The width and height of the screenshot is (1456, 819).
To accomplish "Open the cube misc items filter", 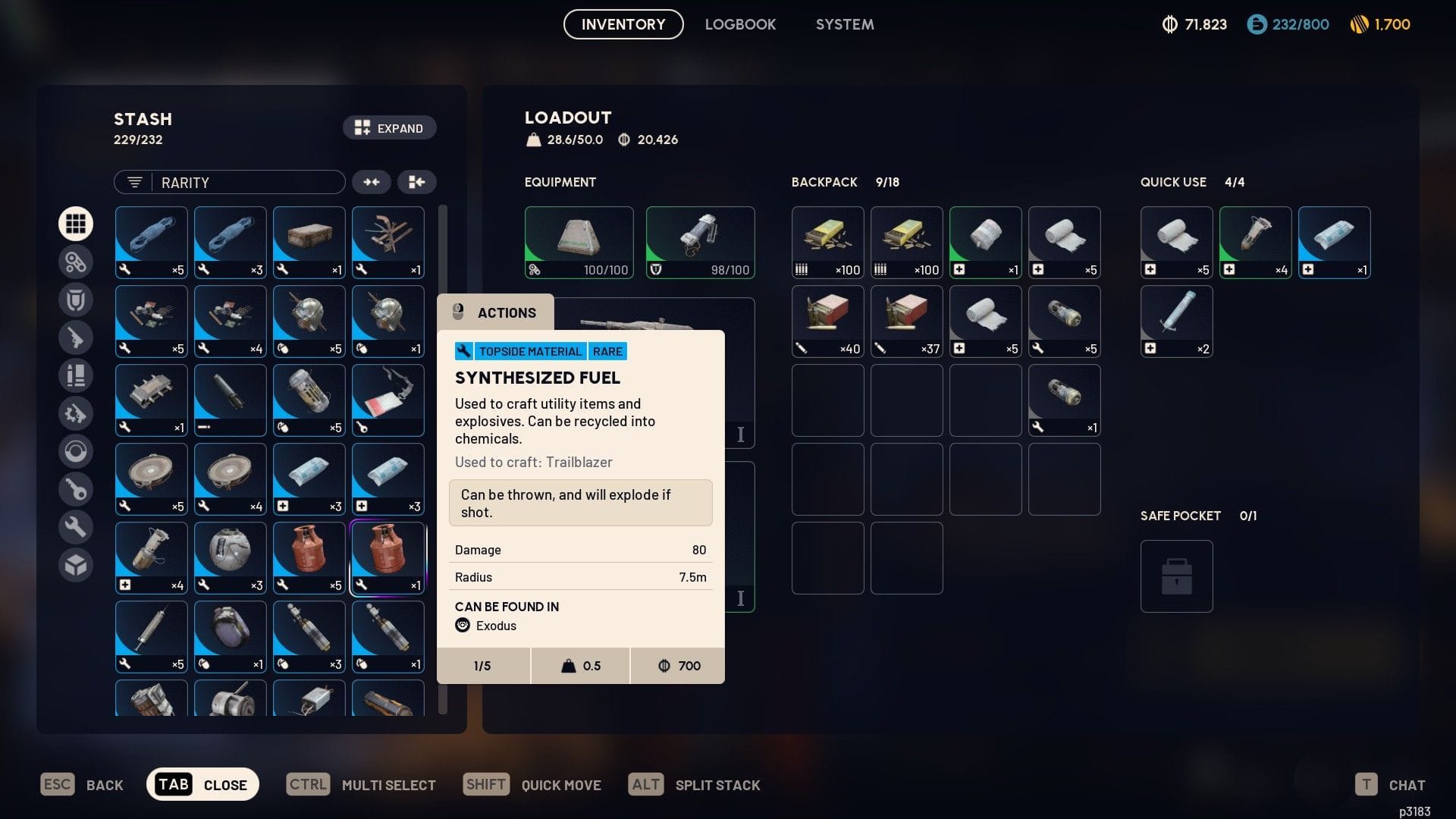I will (76, 564).
